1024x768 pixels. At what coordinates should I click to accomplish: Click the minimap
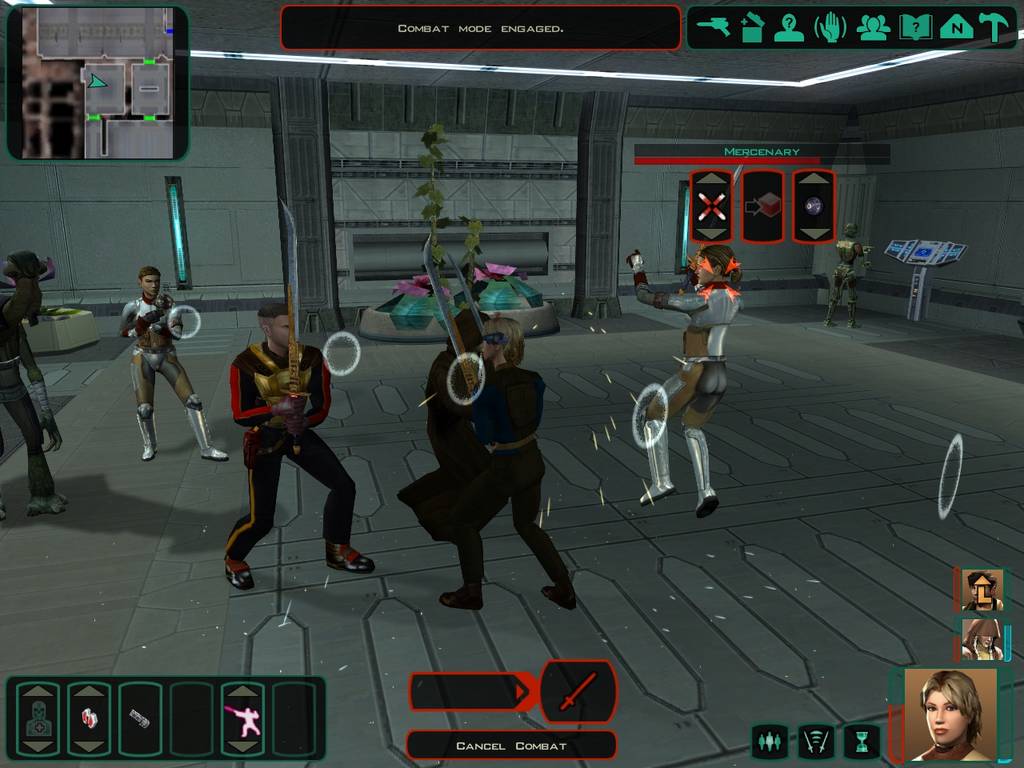click(97, 82)
